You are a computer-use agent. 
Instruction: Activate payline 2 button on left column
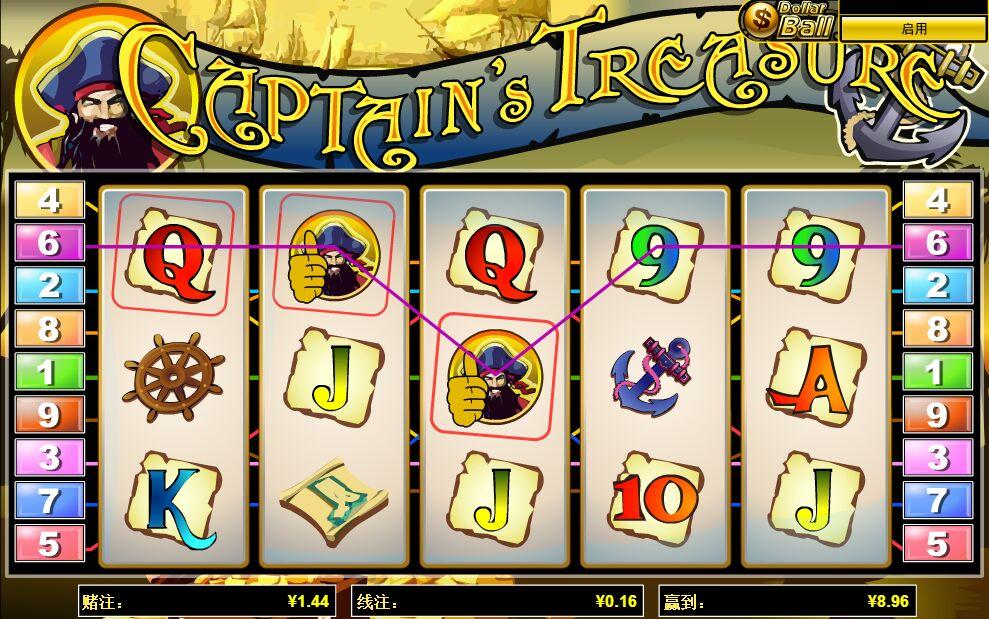(49, 286)
